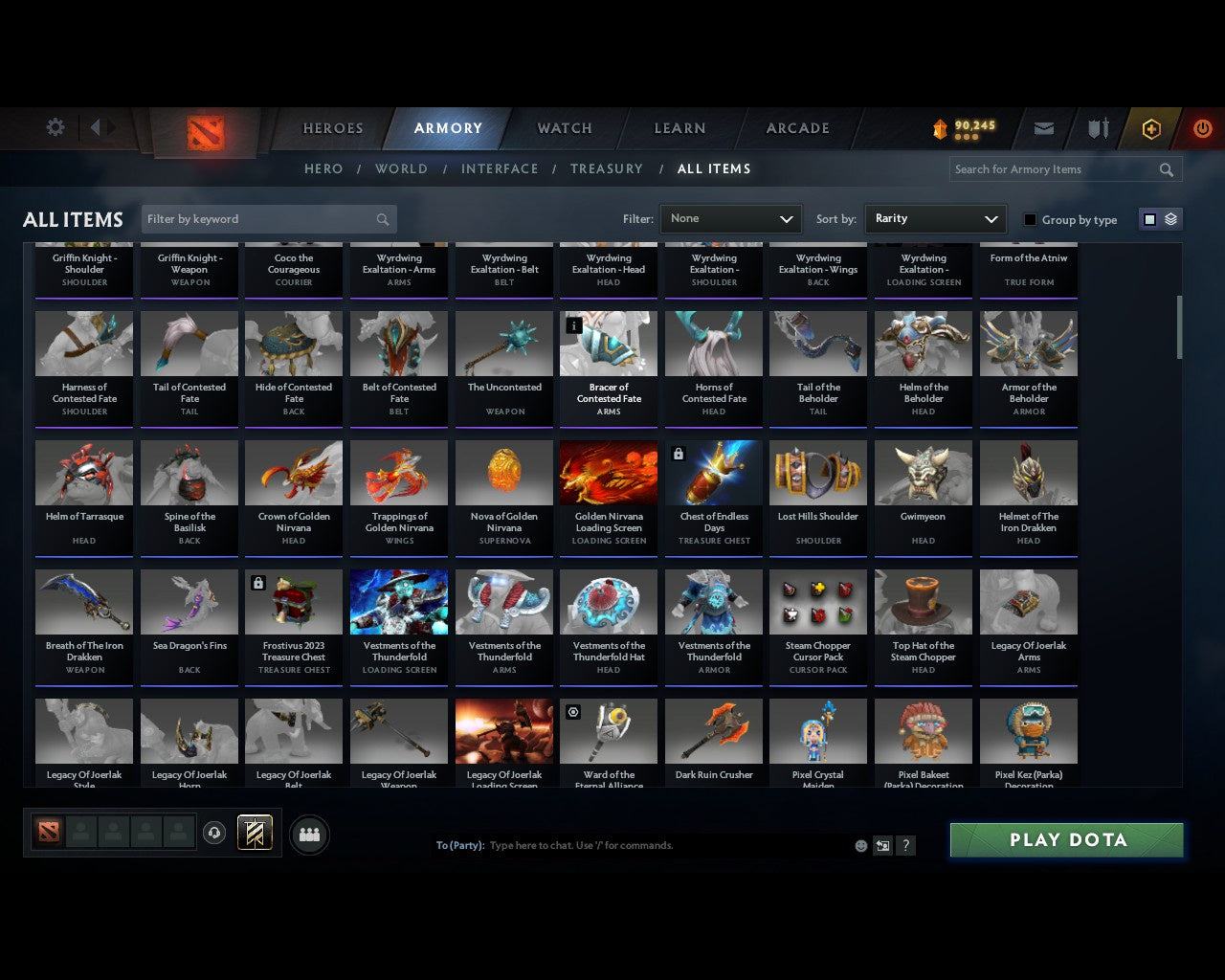Open settings with the gear icon

coord(55,127)
